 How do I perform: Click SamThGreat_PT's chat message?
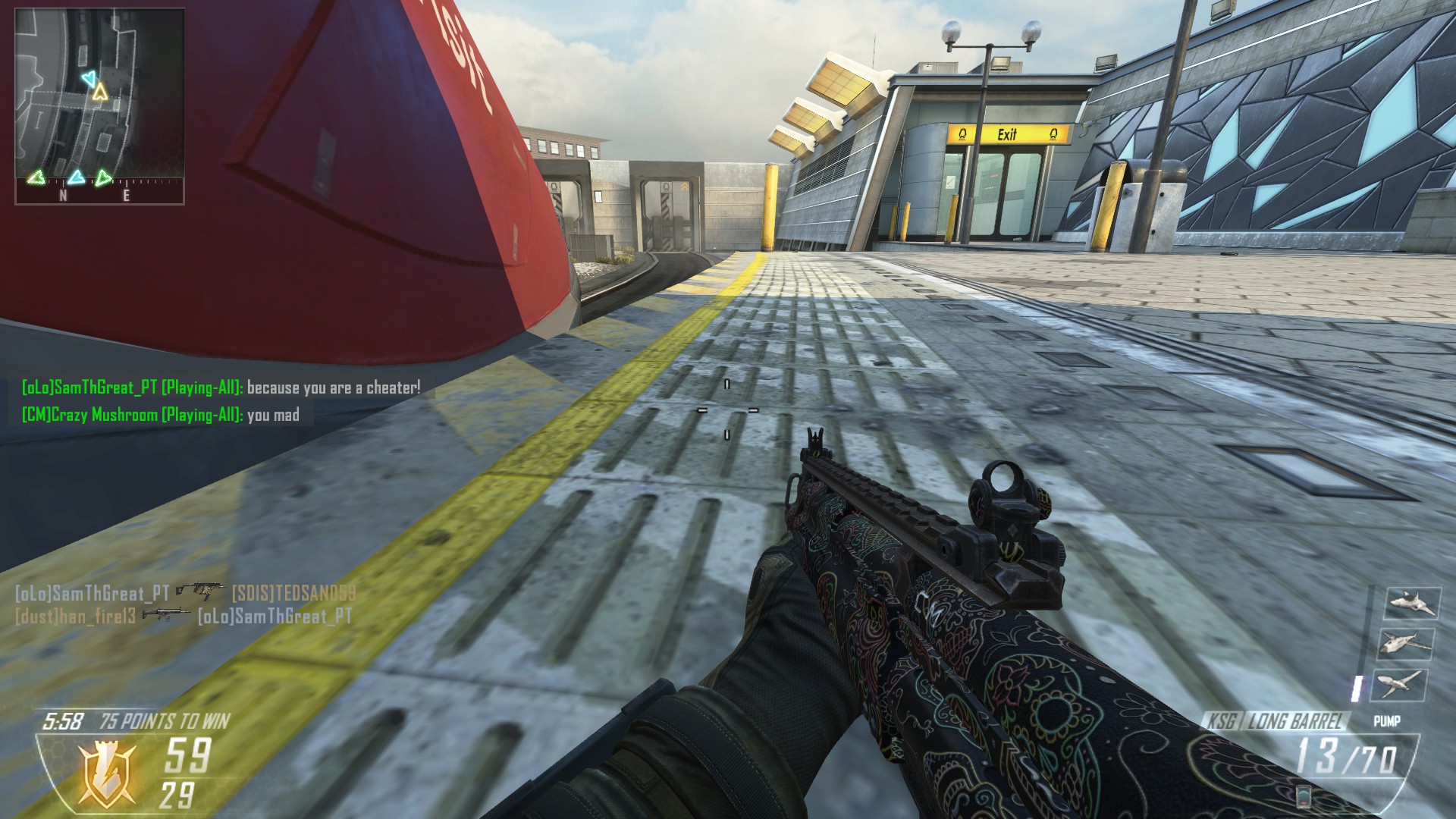tap(221, 388)
